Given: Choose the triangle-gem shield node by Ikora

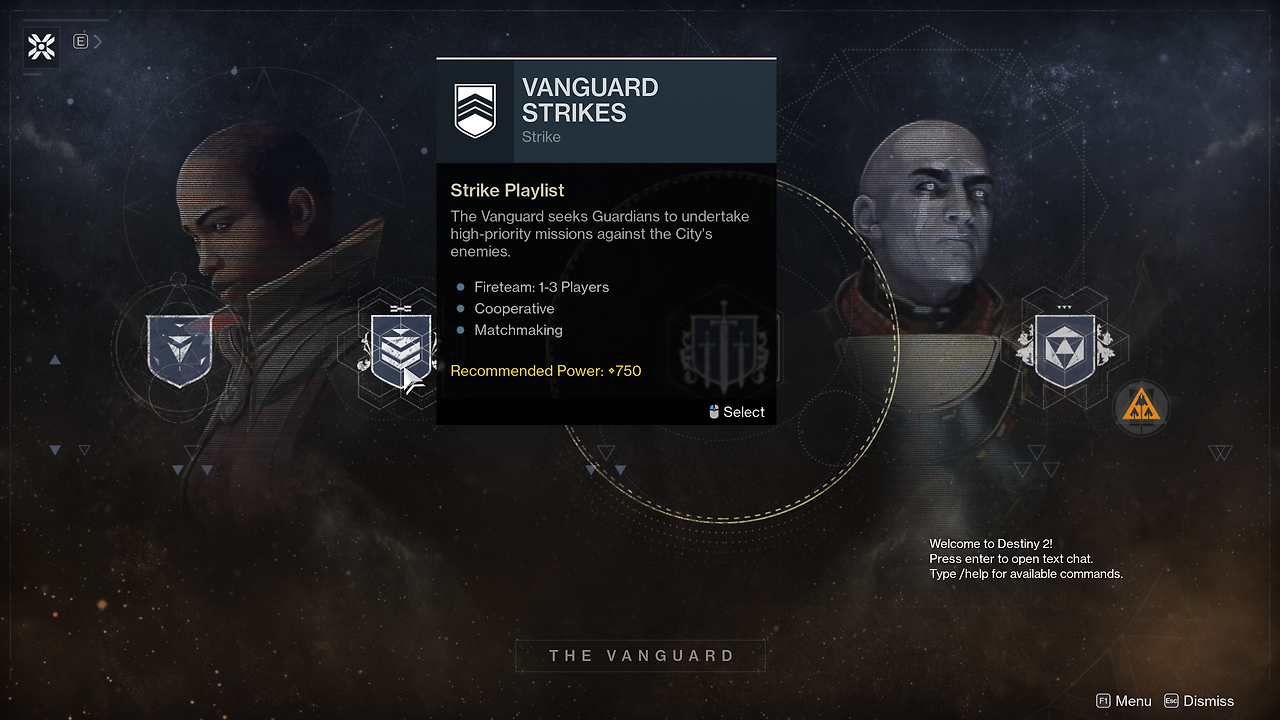Looking at the screenshot, I should click(179, 349).
